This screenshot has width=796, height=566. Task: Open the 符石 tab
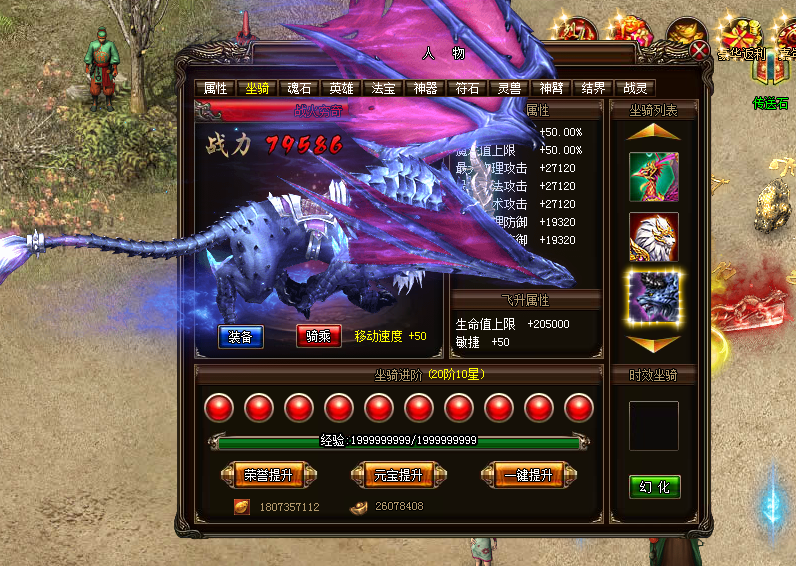coord(467,88)
